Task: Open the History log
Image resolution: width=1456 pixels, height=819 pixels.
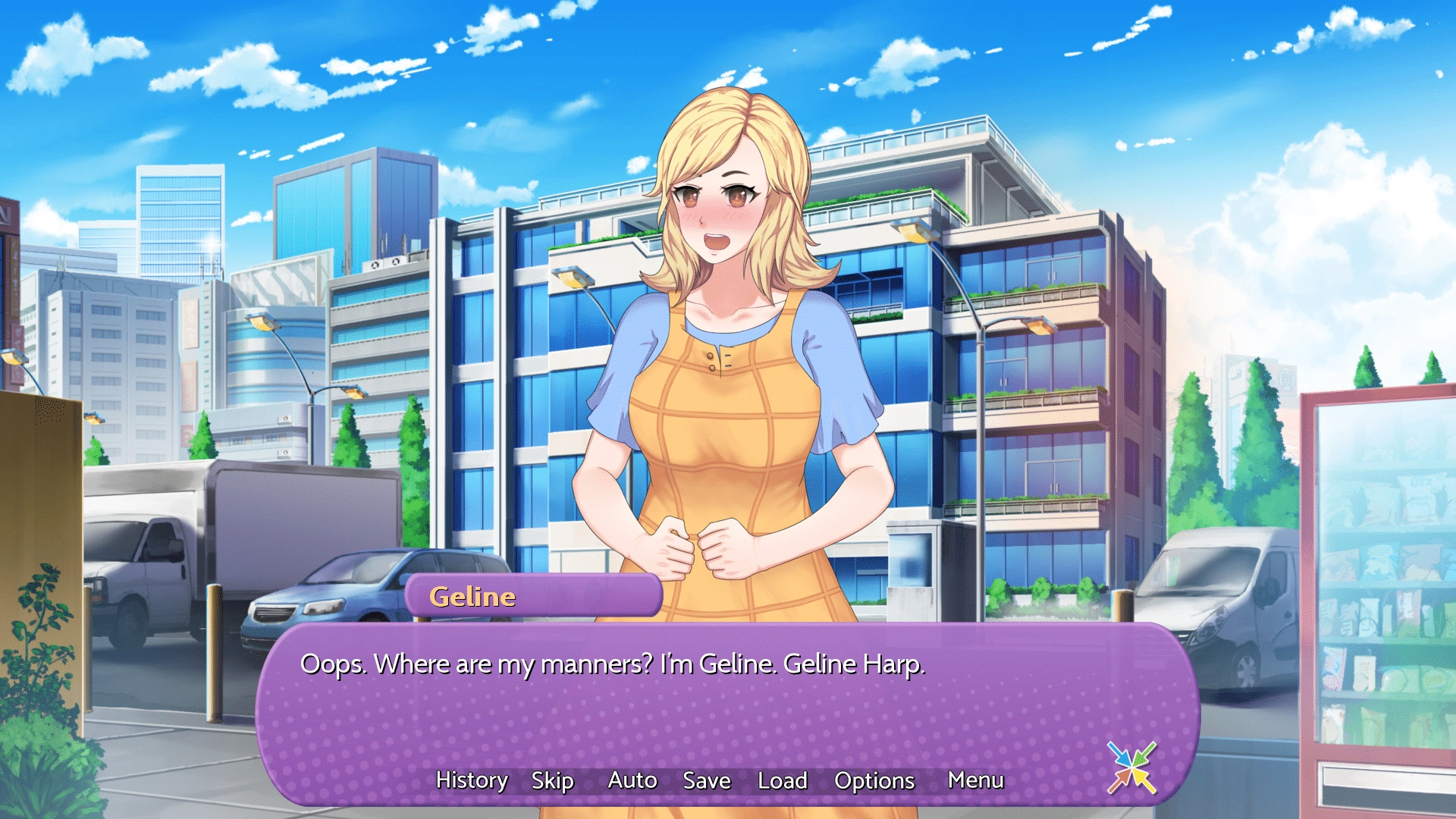Action: click(x=472, y=780)
